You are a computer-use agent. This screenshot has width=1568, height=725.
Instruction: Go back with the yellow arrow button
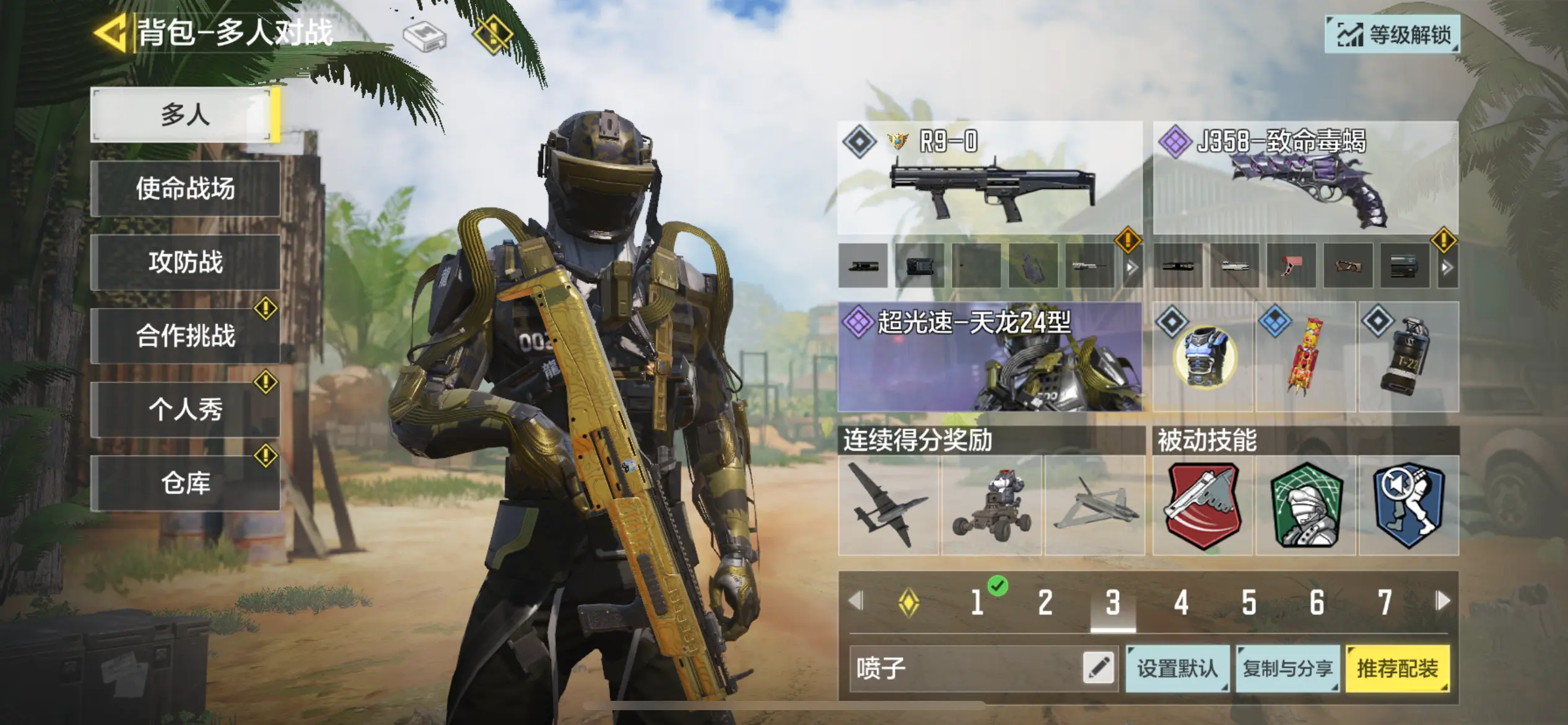110,32
